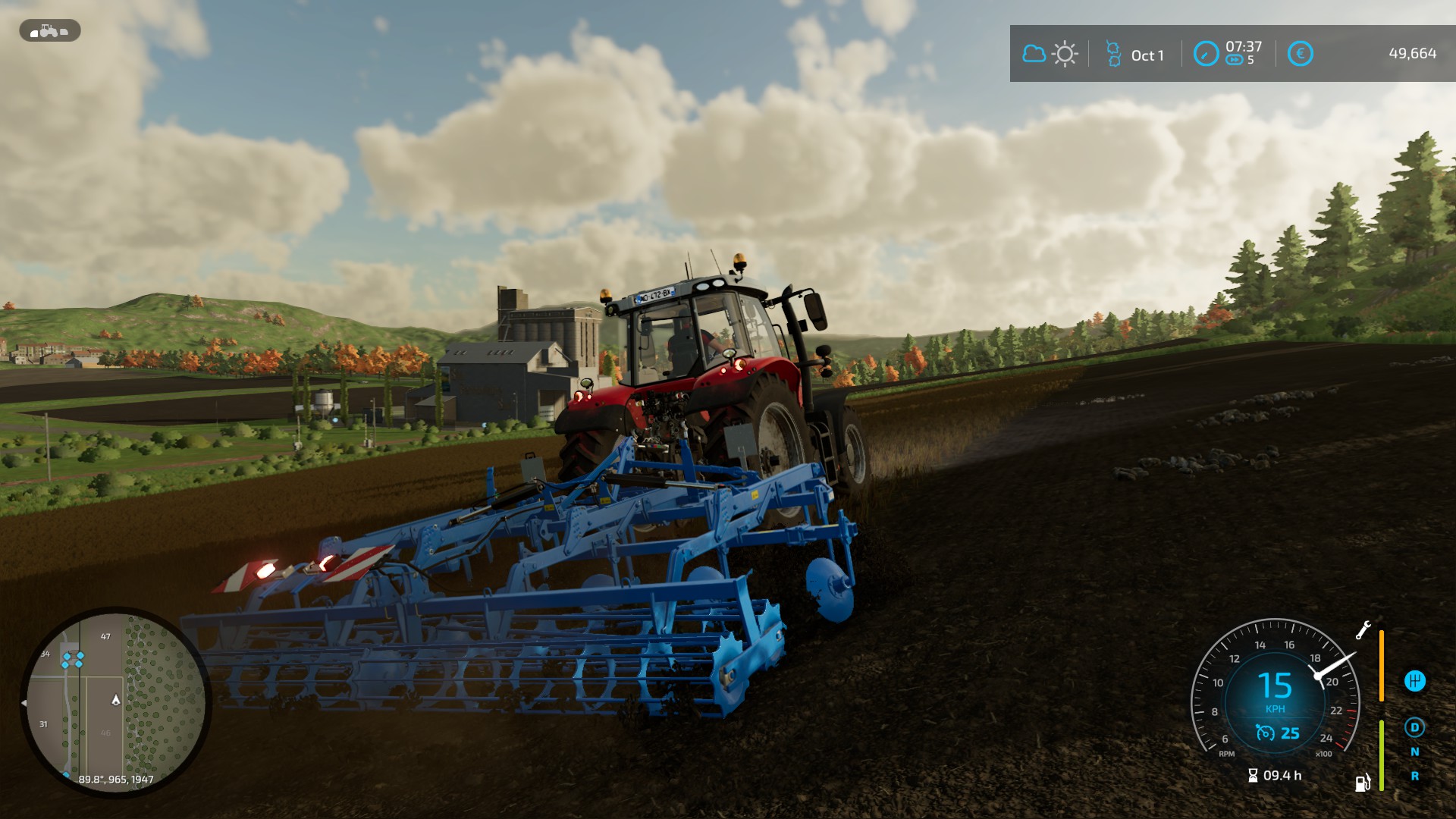Click the gearbox shifter icon
Viewport: 1456px width, 819px height.
point(1414,681)
